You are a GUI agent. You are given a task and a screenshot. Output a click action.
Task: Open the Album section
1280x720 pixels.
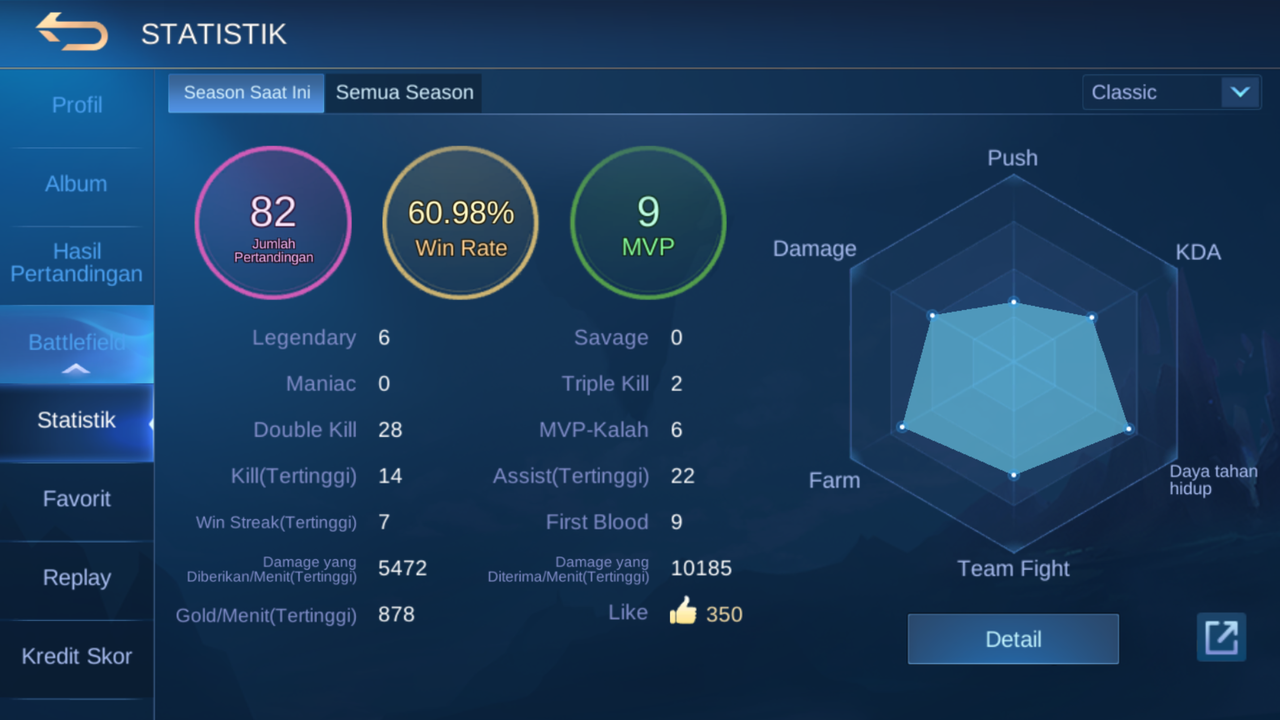point(76,184)
